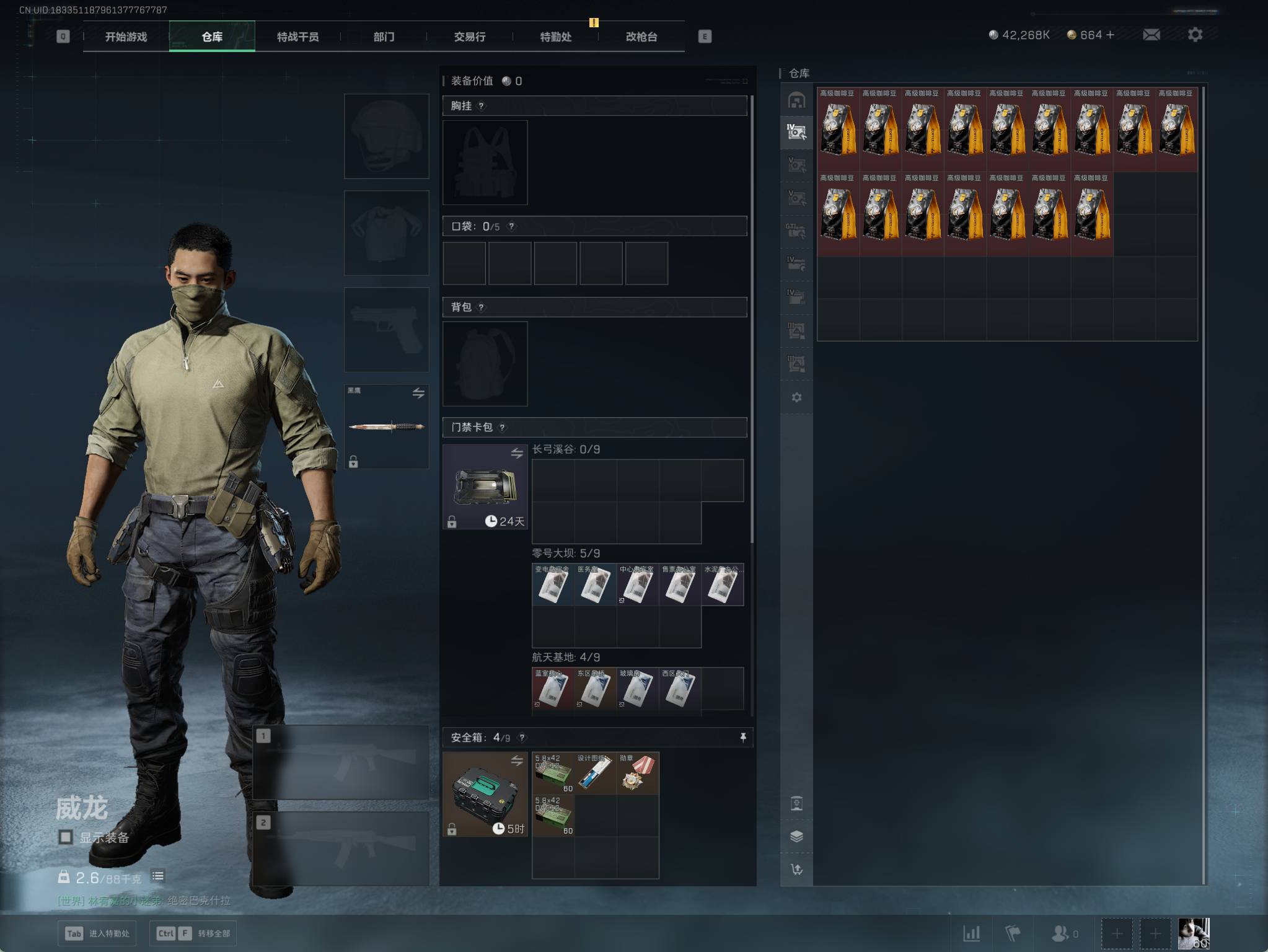
Task: Click the player avatar thumbnail
Action: 1193,933
